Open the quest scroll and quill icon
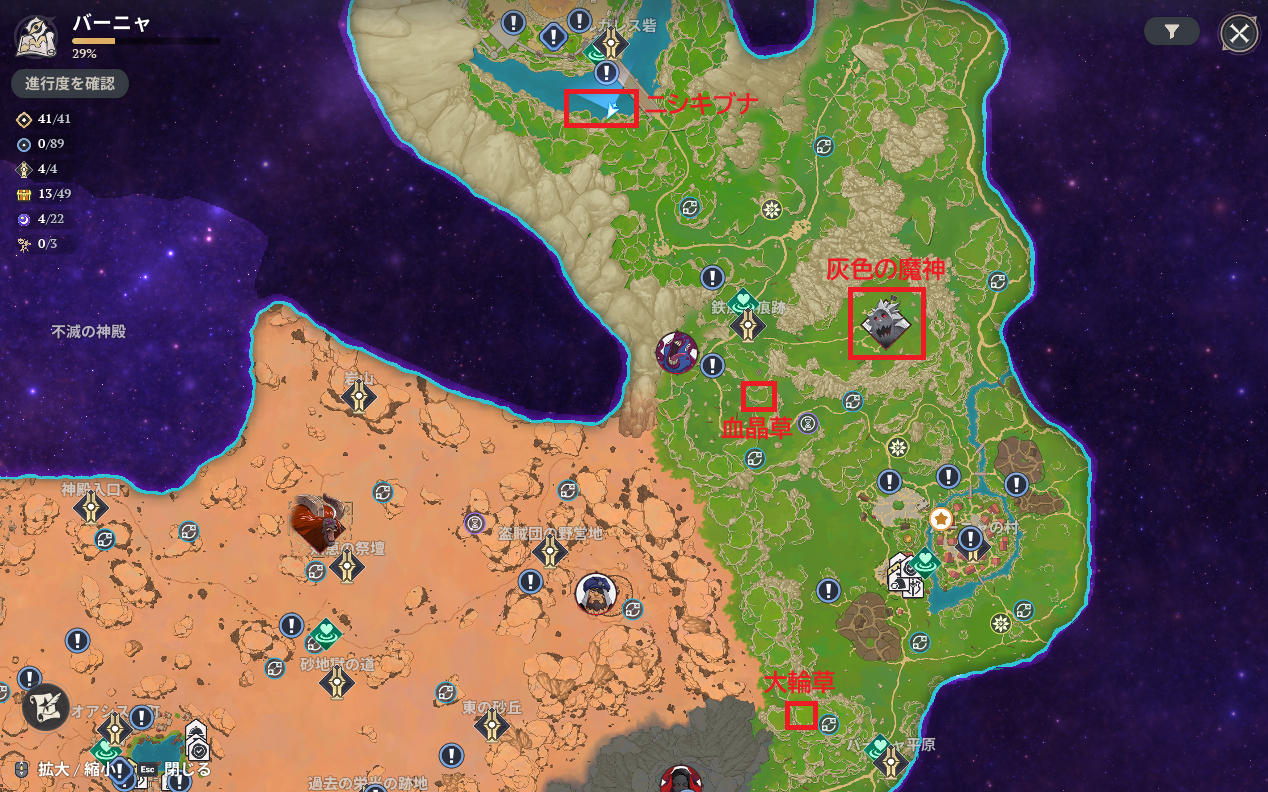The width and height of the screenshot is (1268, 792). click(45, 706)
